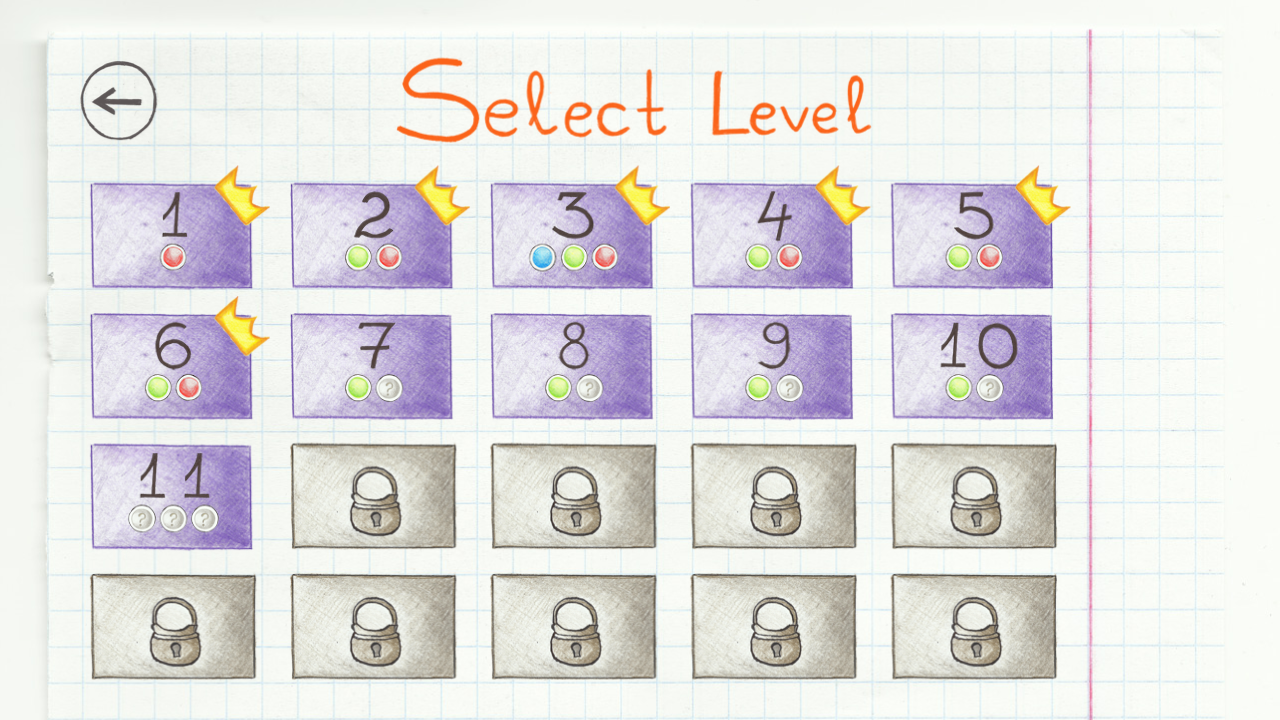
Task: Play level 11 with question marks
Action: pyautogui.click(x=171, y=495)
